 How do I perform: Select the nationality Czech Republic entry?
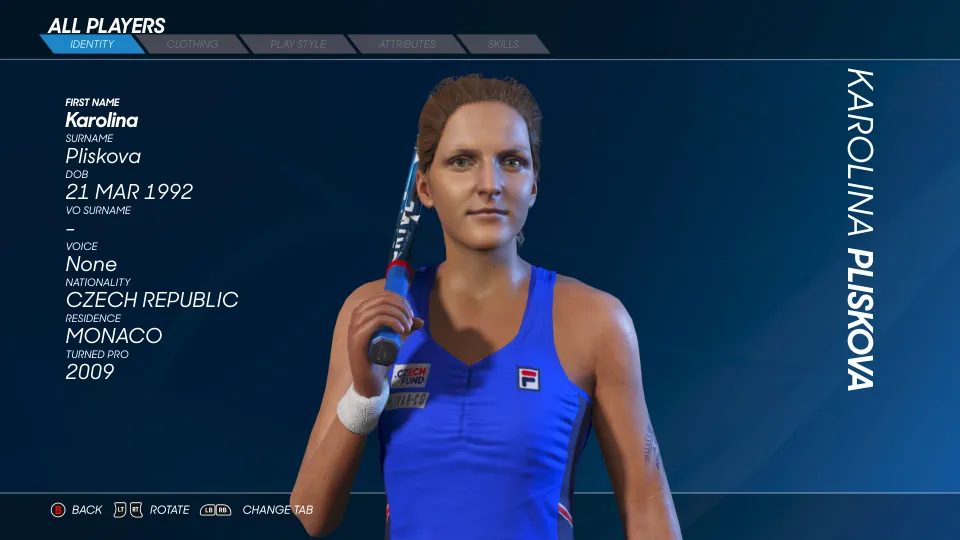pos(152,300)
